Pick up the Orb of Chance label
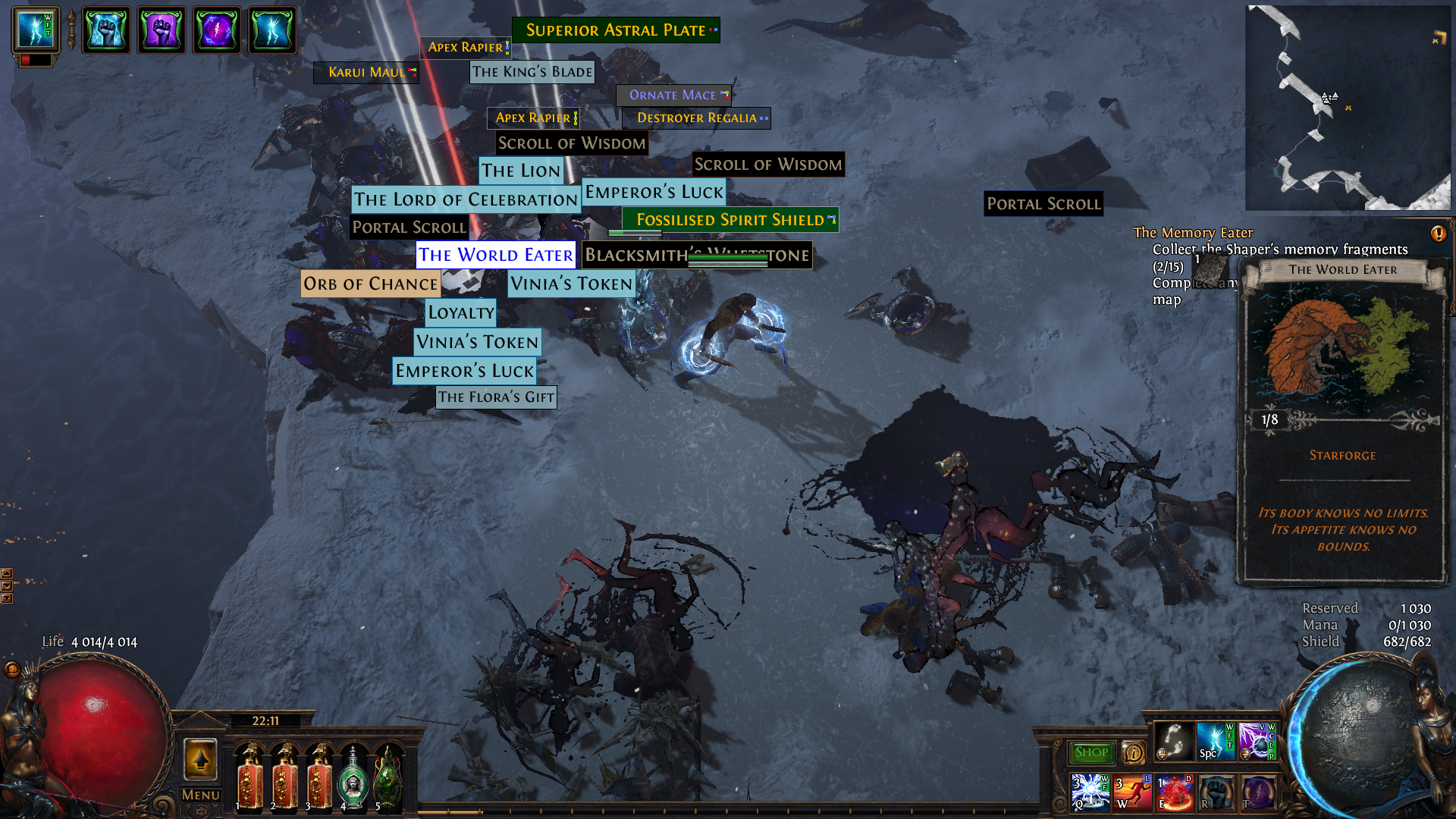This screenshot has width=1456, height=819. click(x=371, y=284)
